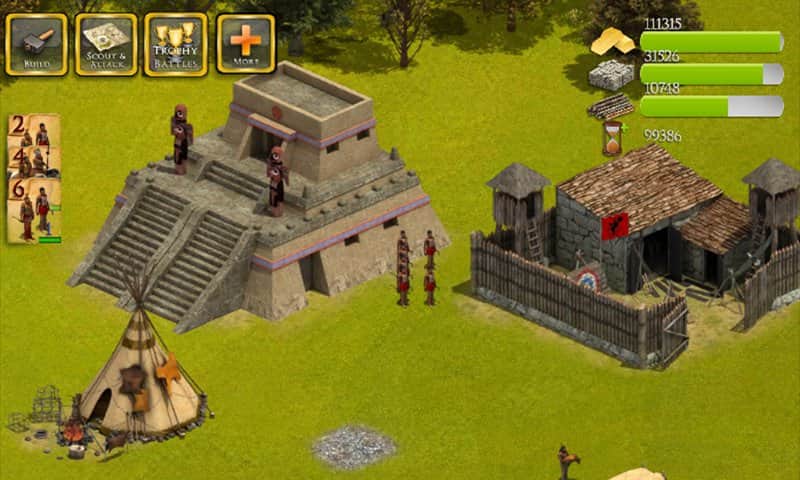Show the More options menu
The height and width of the screenshot is (480, 800).
pos(245,44)
